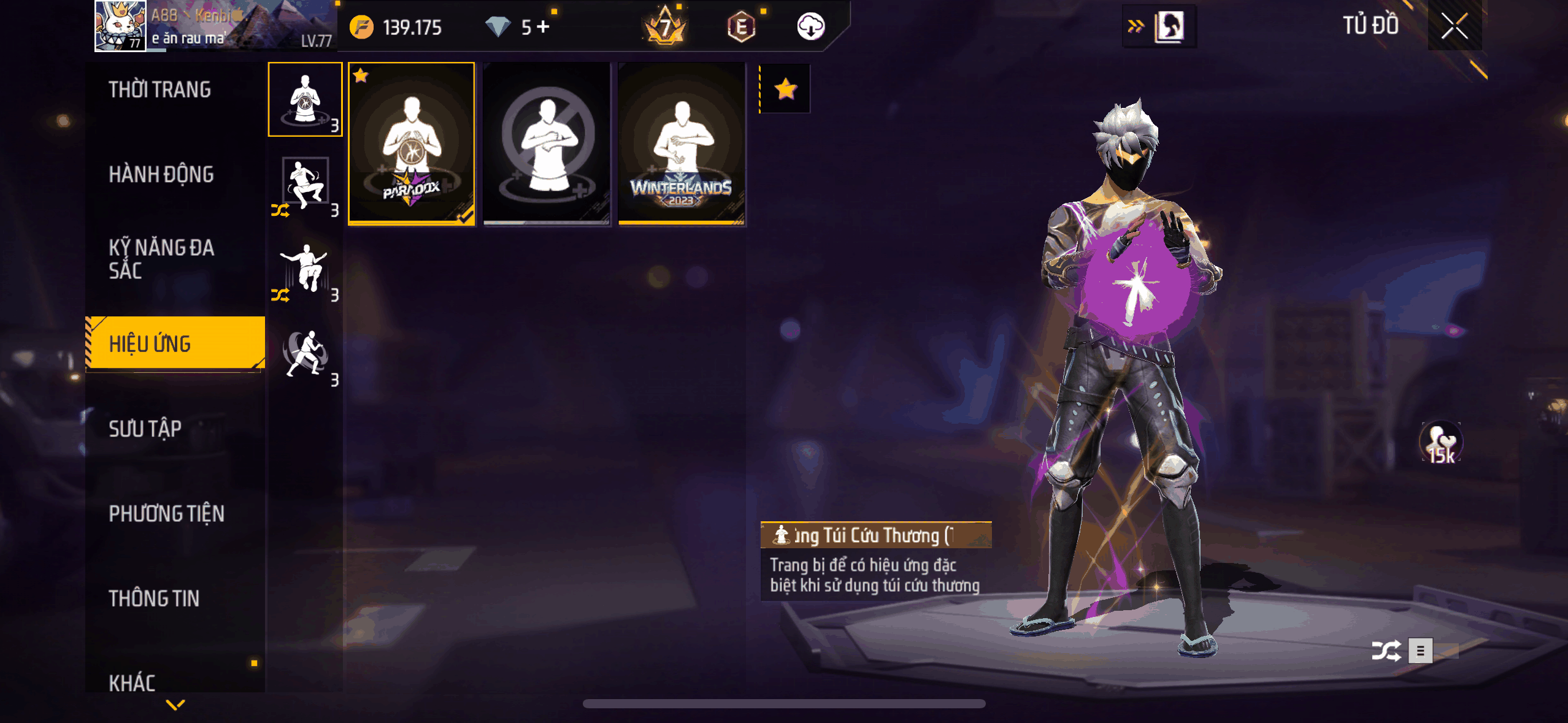Open the cloud download icon
The width and height of the screenshot is (1568, 723).
(810, 26)
